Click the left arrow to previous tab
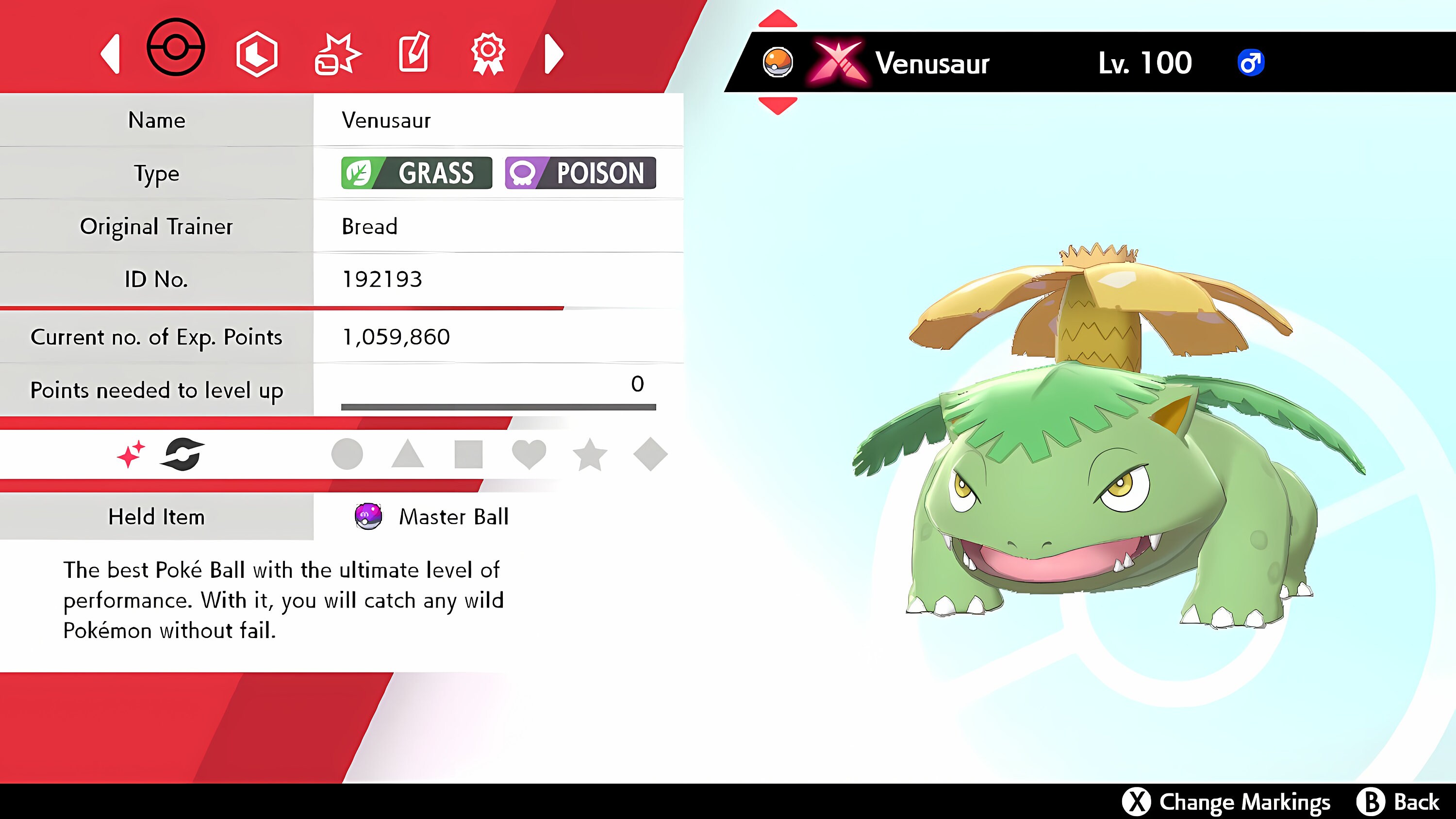 pyautogui.click(x=111, y=54)
